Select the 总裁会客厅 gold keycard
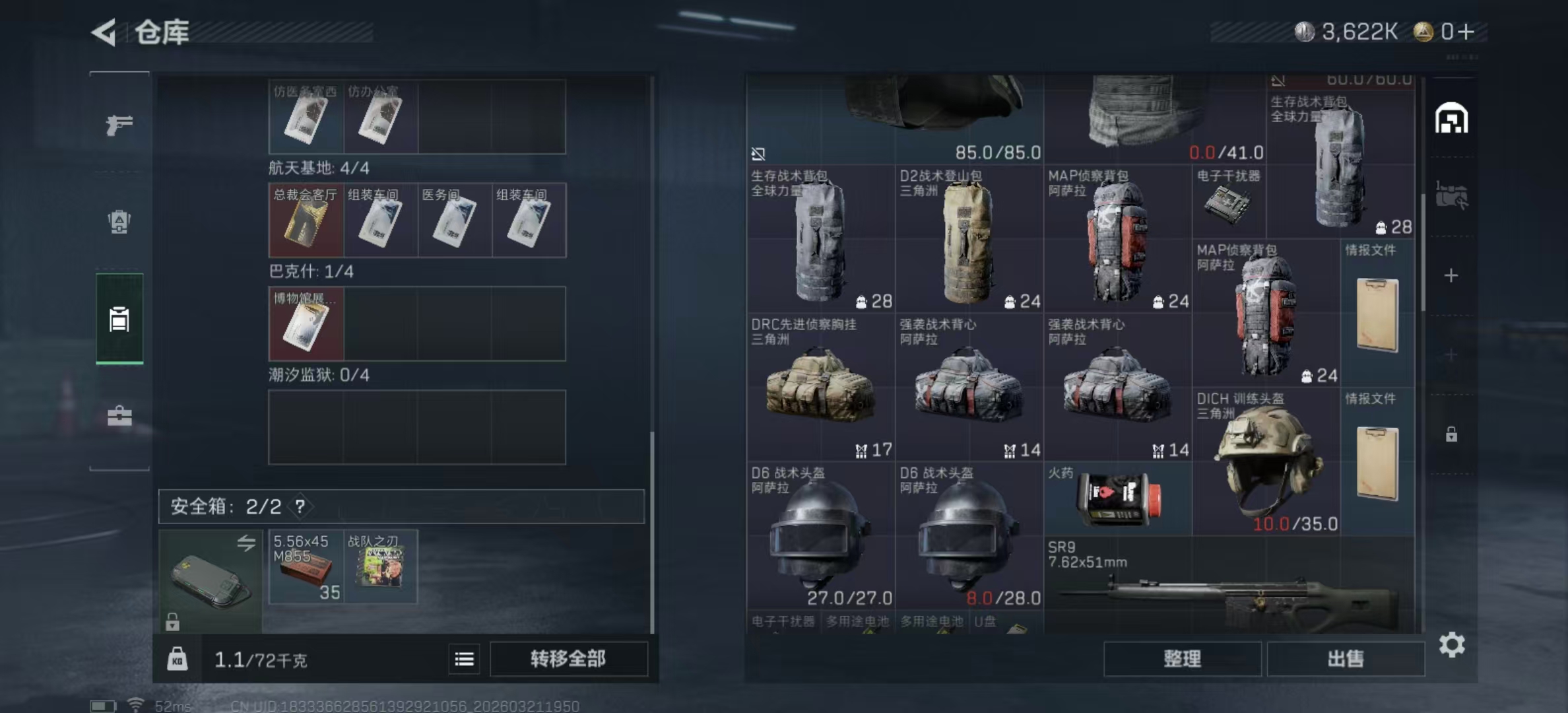1568x713 pixels. (x=306, y=221)
